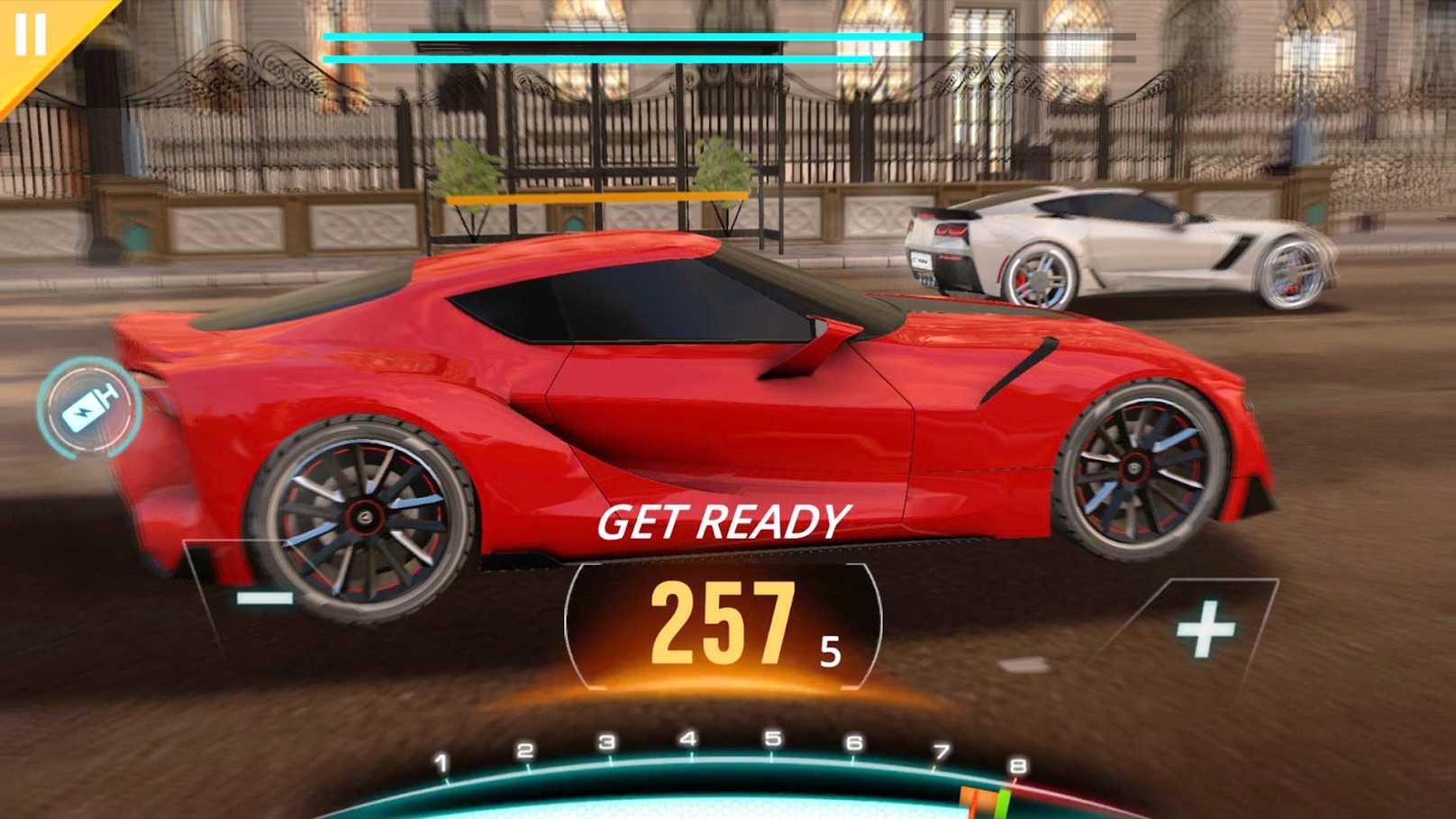Tap the 8 marker on the tachometer
The width and height of the screenshot is (1456, 819).
(1017, 764)
